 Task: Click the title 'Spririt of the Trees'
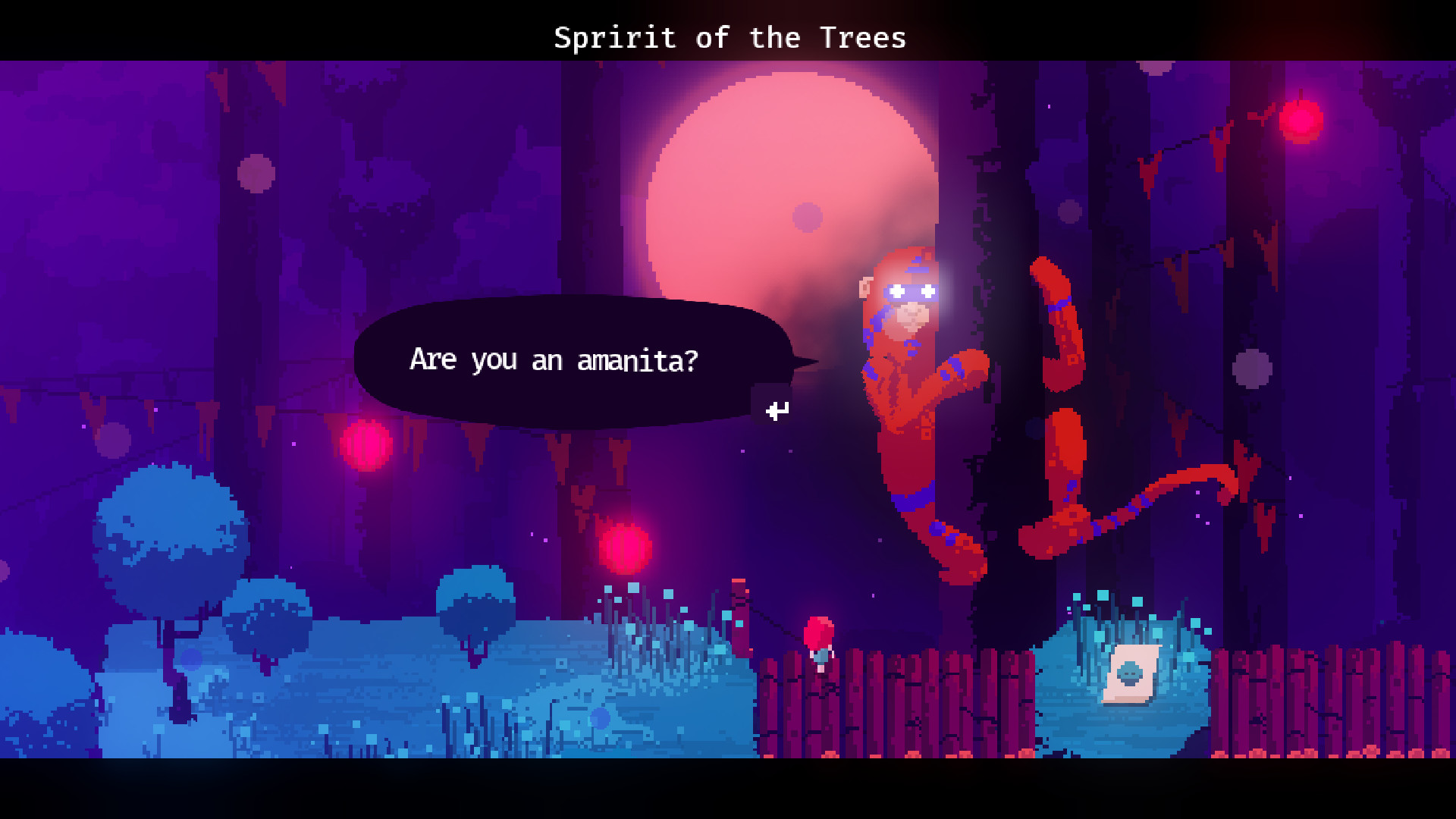730,37
